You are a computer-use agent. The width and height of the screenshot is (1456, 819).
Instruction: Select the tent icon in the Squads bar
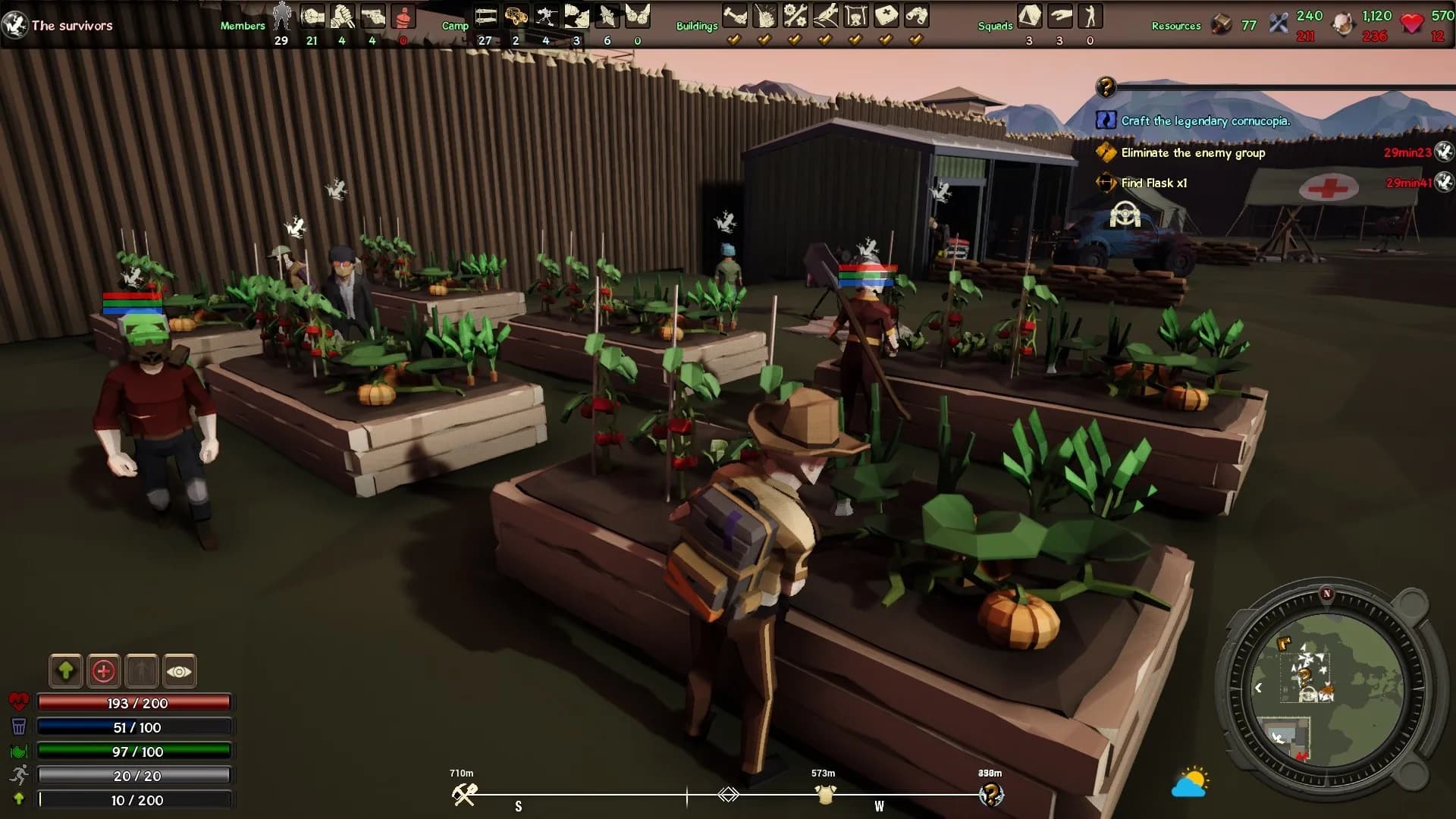[x=1029, y=15]
